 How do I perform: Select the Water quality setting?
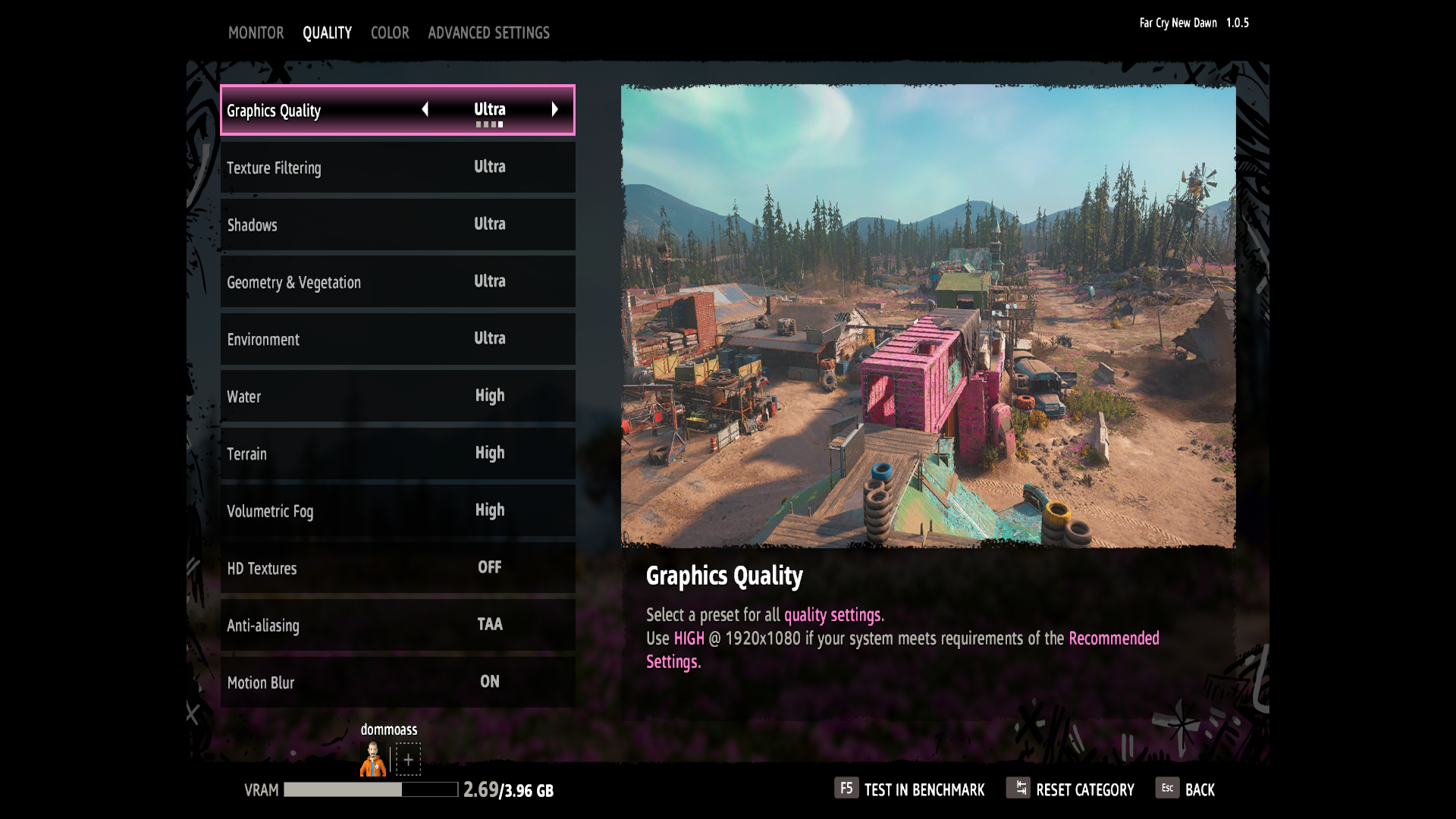397,396
